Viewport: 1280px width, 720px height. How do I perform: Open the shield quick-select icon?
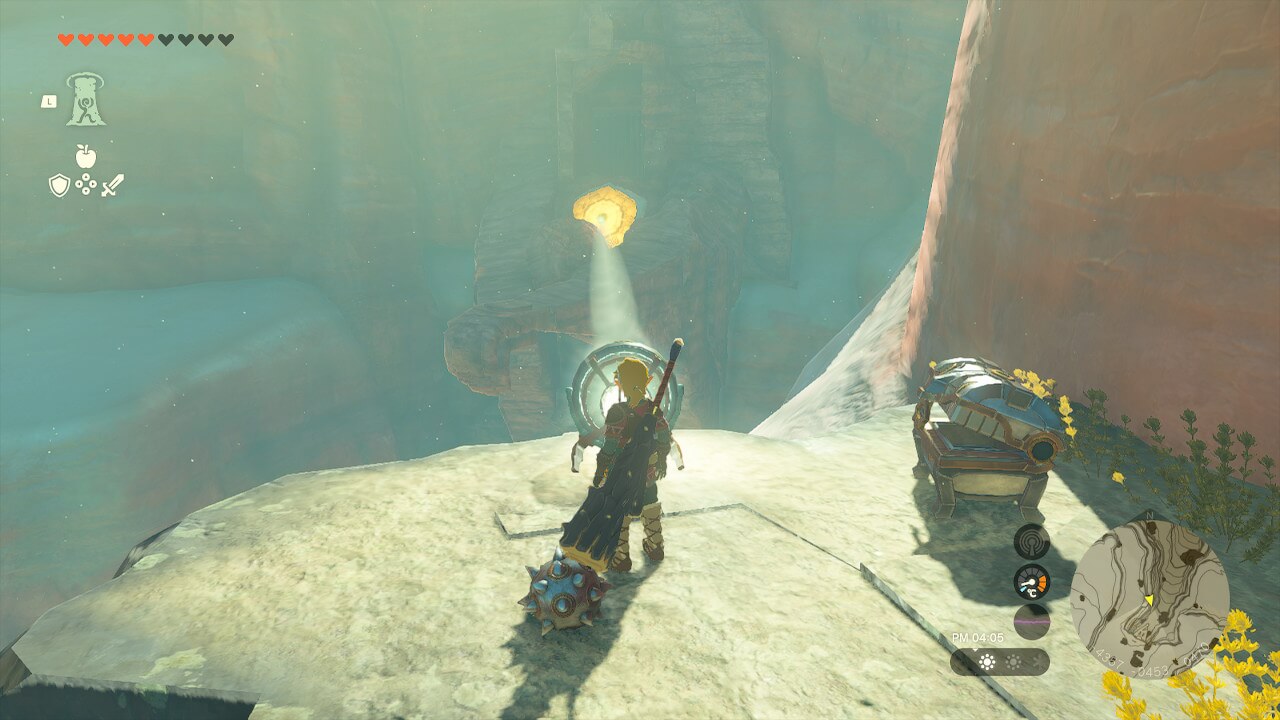[x=59, y=185]
